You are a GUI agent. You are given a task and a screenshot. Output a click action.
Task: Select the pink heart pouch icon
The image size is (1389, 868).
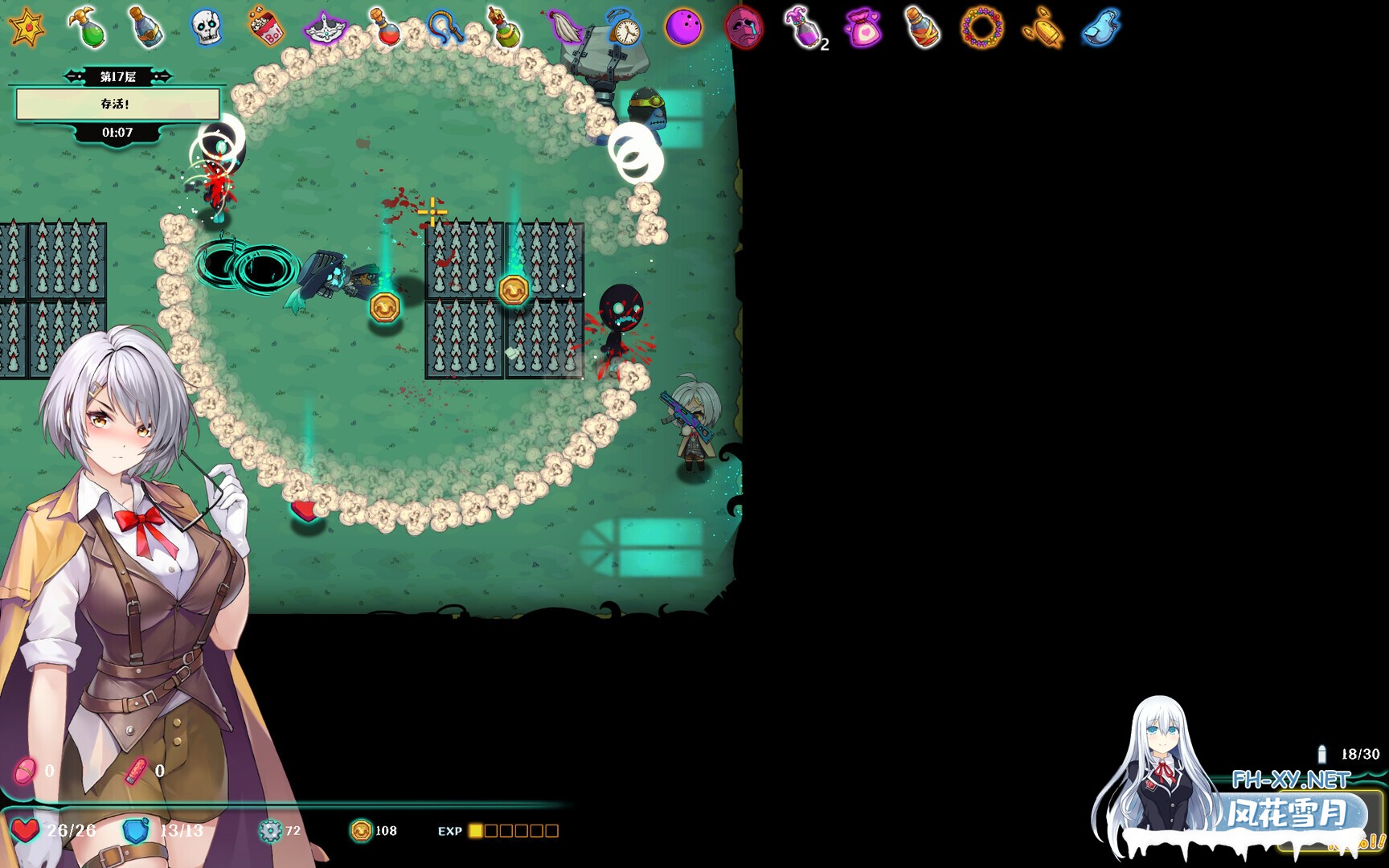863,29
